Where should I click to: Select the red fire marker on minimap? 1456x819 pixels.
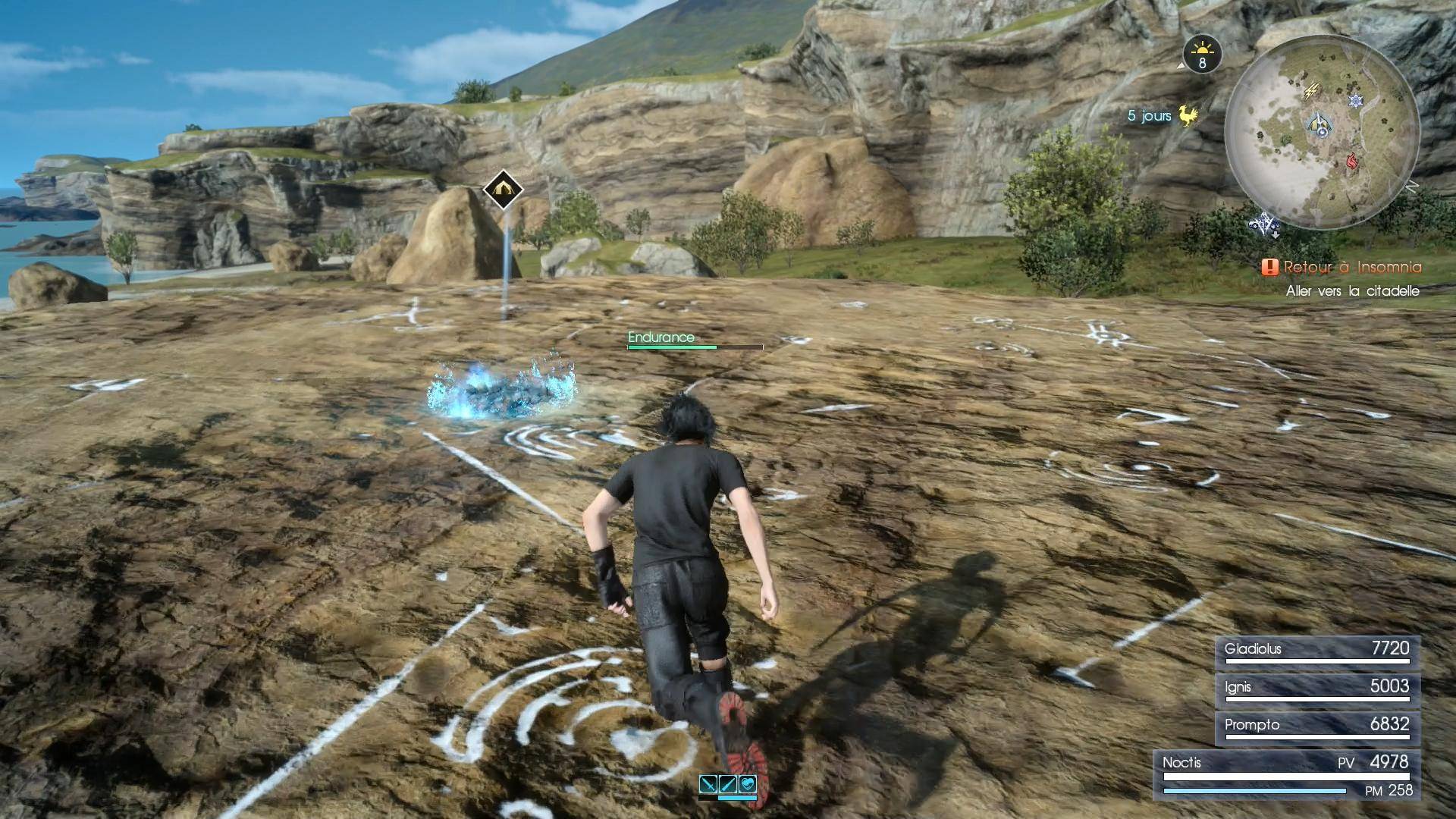click(1351, 160)
